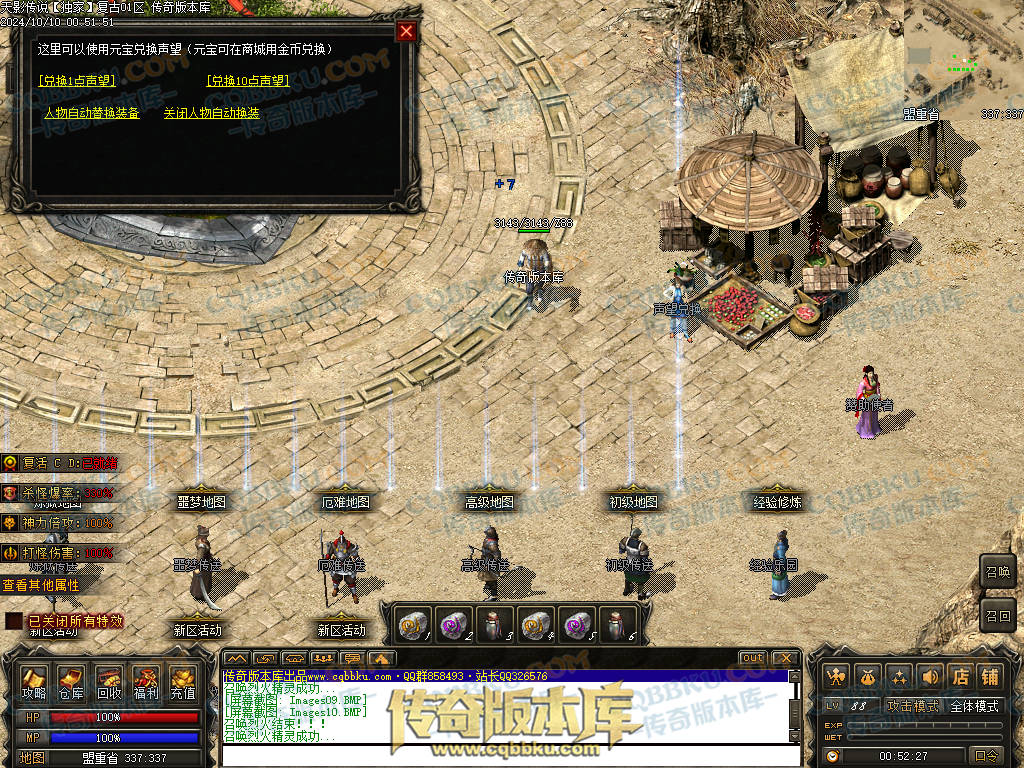Open the 攻略 guide button
The width and height of the screenshot is (1024, 768).
pos(34,682)
